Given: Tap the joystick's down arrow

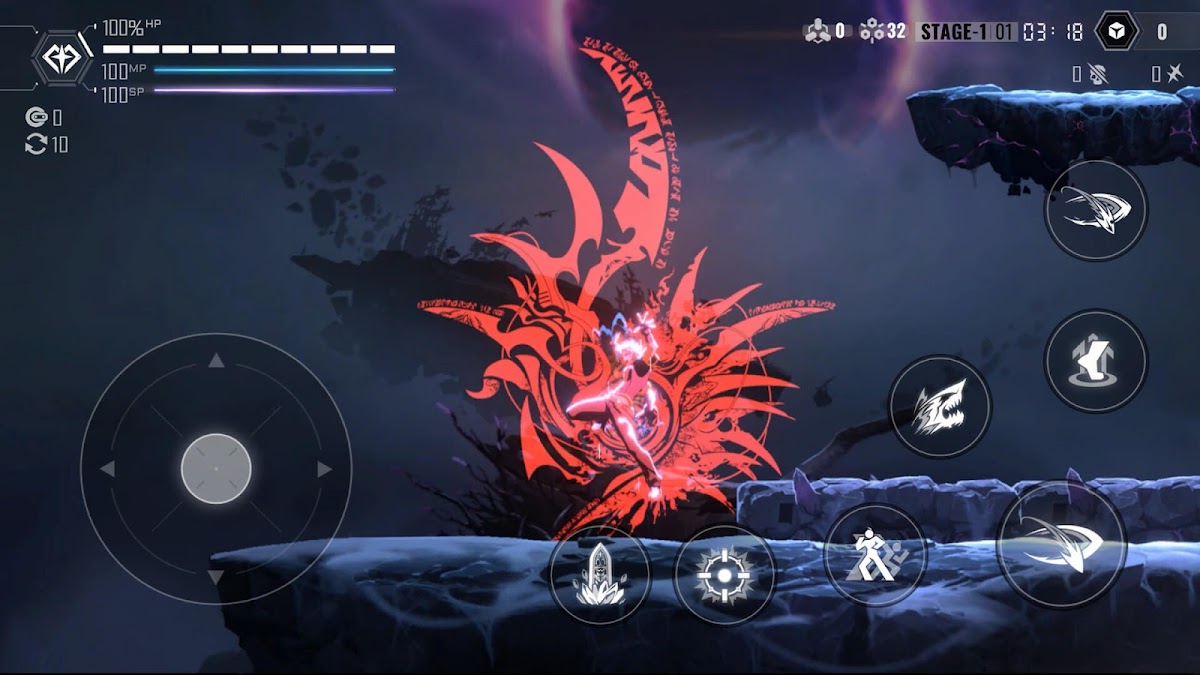Looking at the screenshot, I should pyautogui.click(x=216, y=578).
